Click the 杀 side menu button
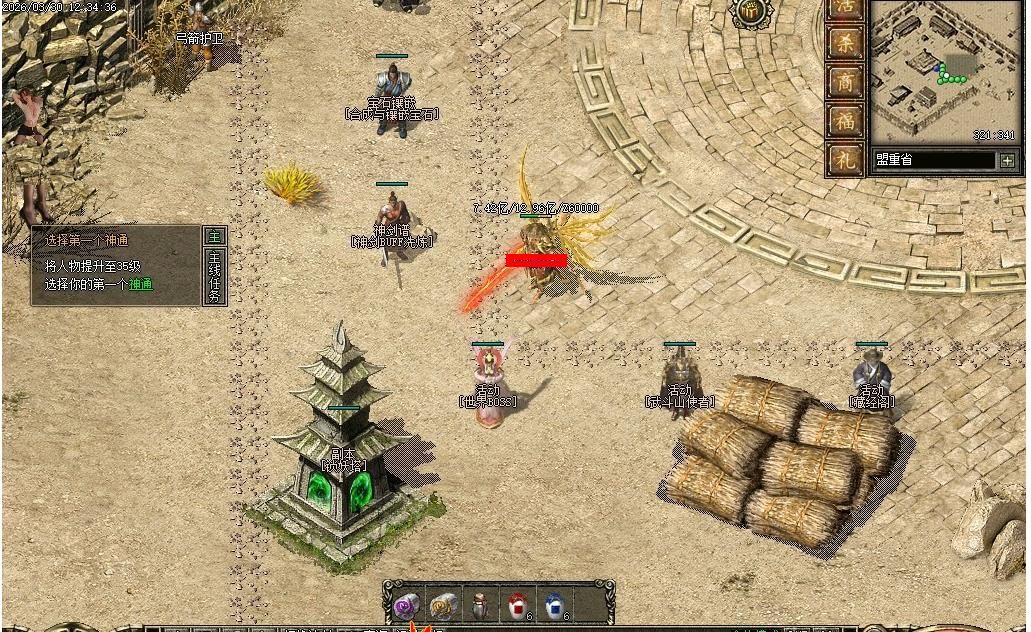Viewport: 1031px width, 632px height. tap(847, 43)
